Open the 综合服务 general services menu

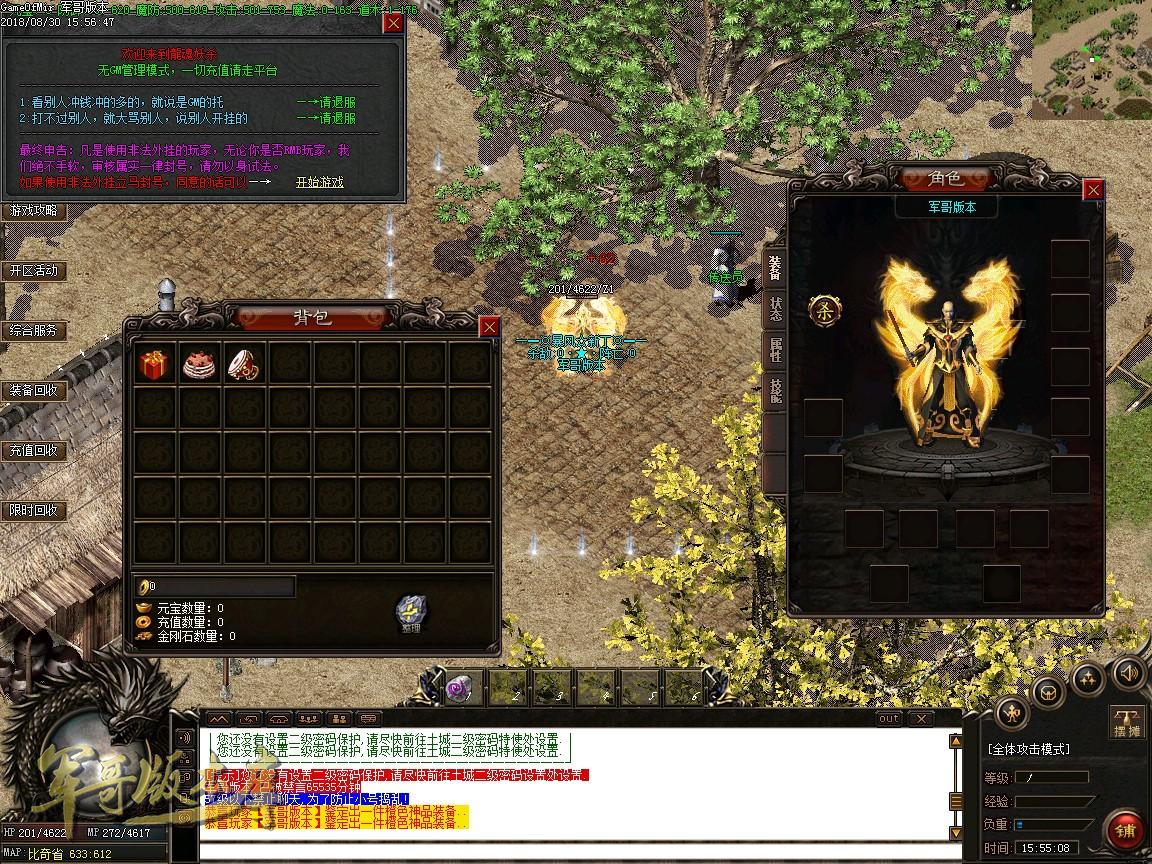coord(34,331)
